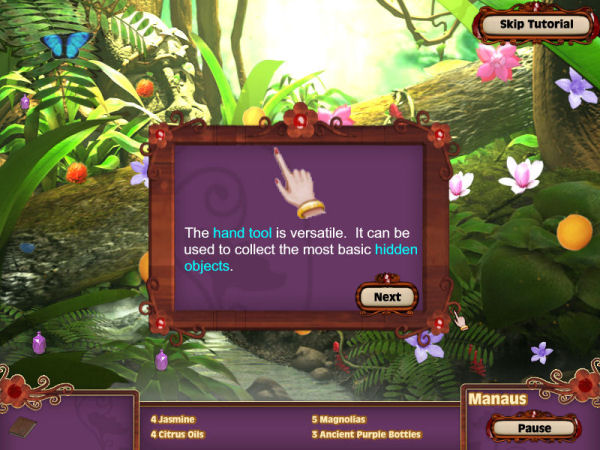The image size is (600, 450).
Task: Continue with the Next button
Action: tap(387, 297)
